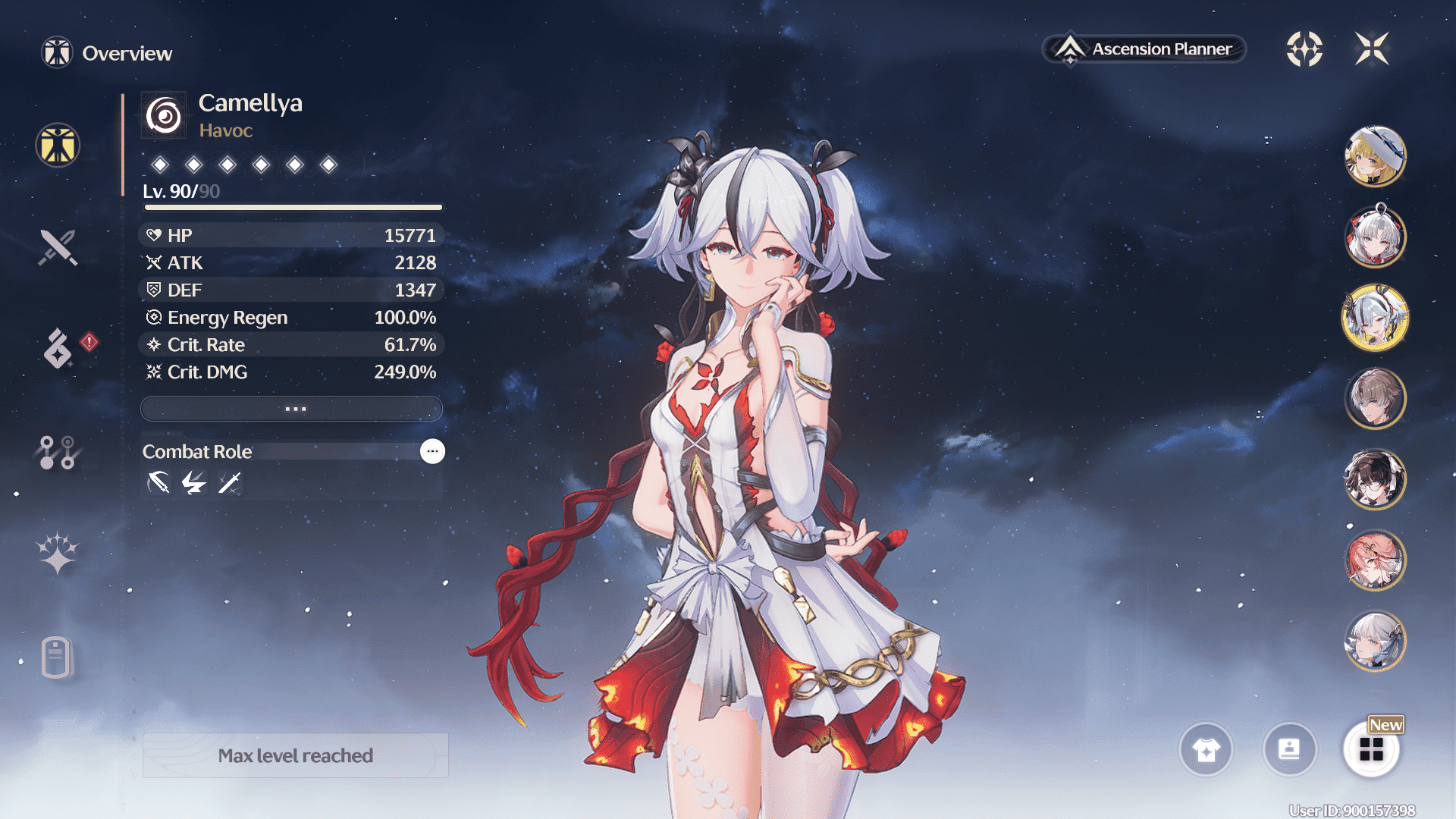Switch to the Forte skill tree tab
Viewport: 1456px width, 819px height.
(58, 452)
